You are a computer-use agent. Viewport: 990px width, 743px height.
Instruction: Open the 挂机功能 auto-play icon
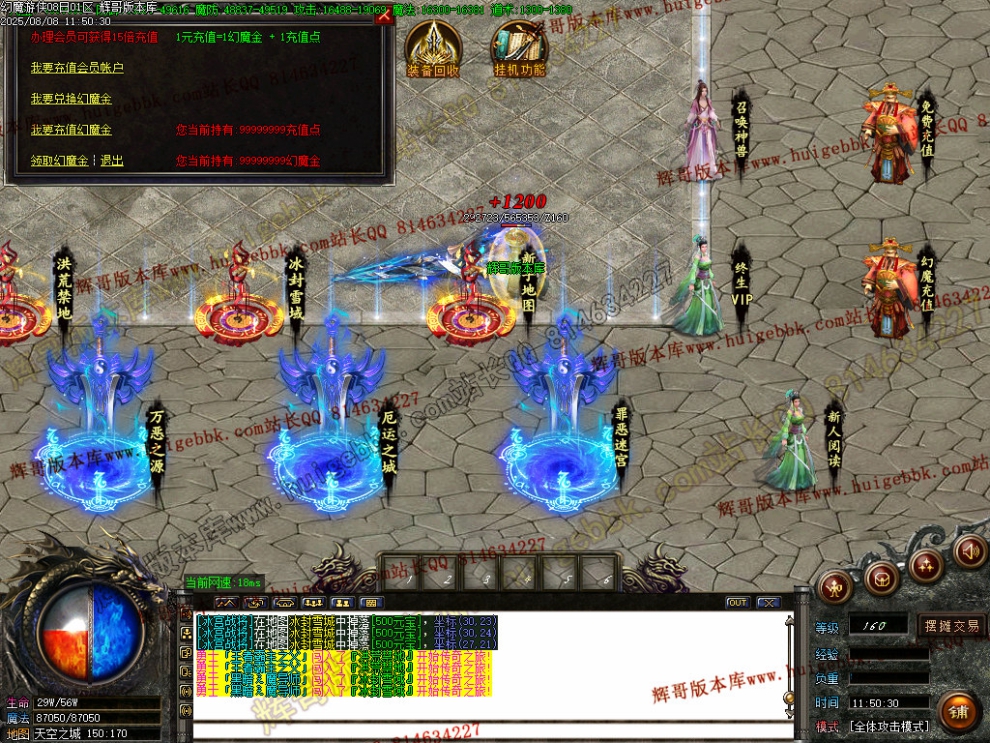[x=519, y=50]
